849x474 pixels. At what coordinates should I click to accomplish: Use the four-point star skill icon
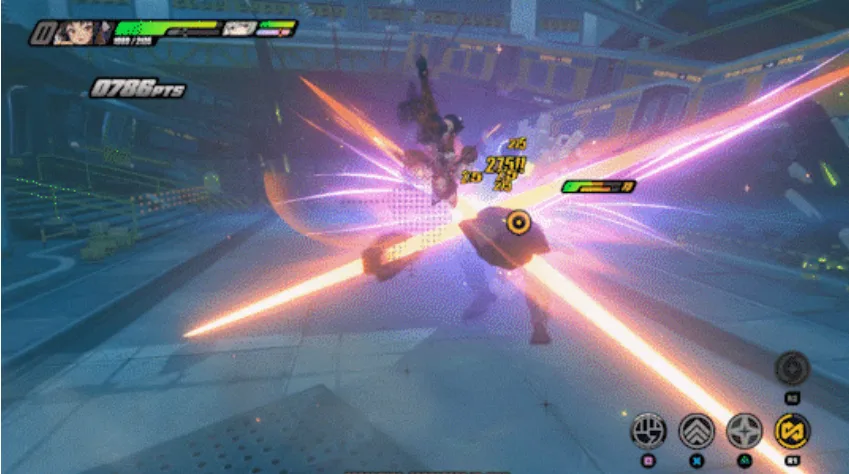(744, 431)
